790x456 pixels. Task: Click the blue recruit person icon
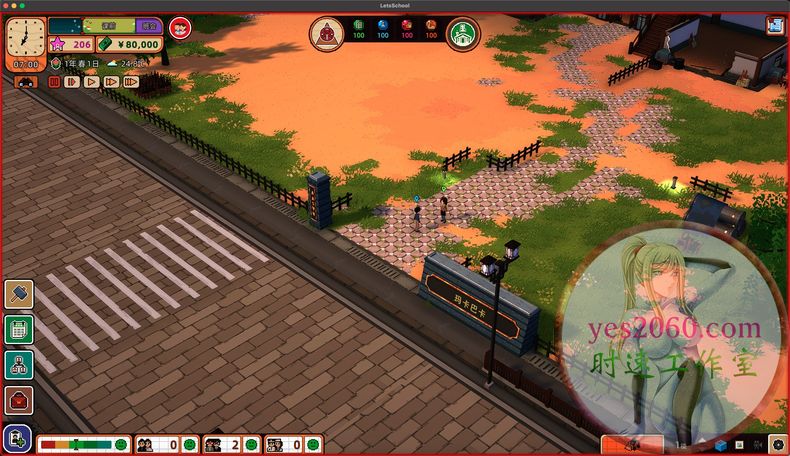[x=17, y=437]
